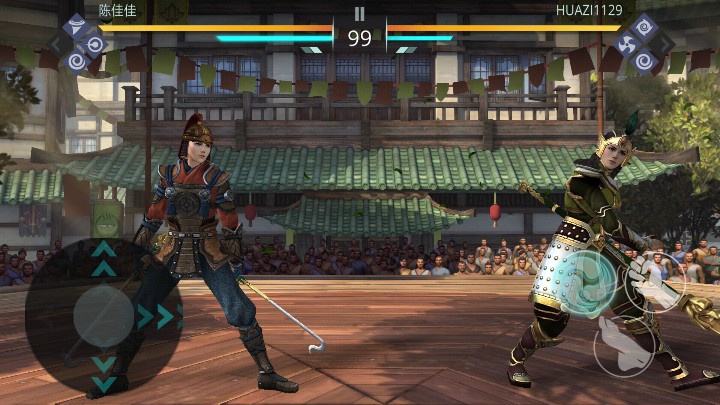Hit the fist punch attack button
This screenshot has width=720, height=405.
tap(656, 281)
